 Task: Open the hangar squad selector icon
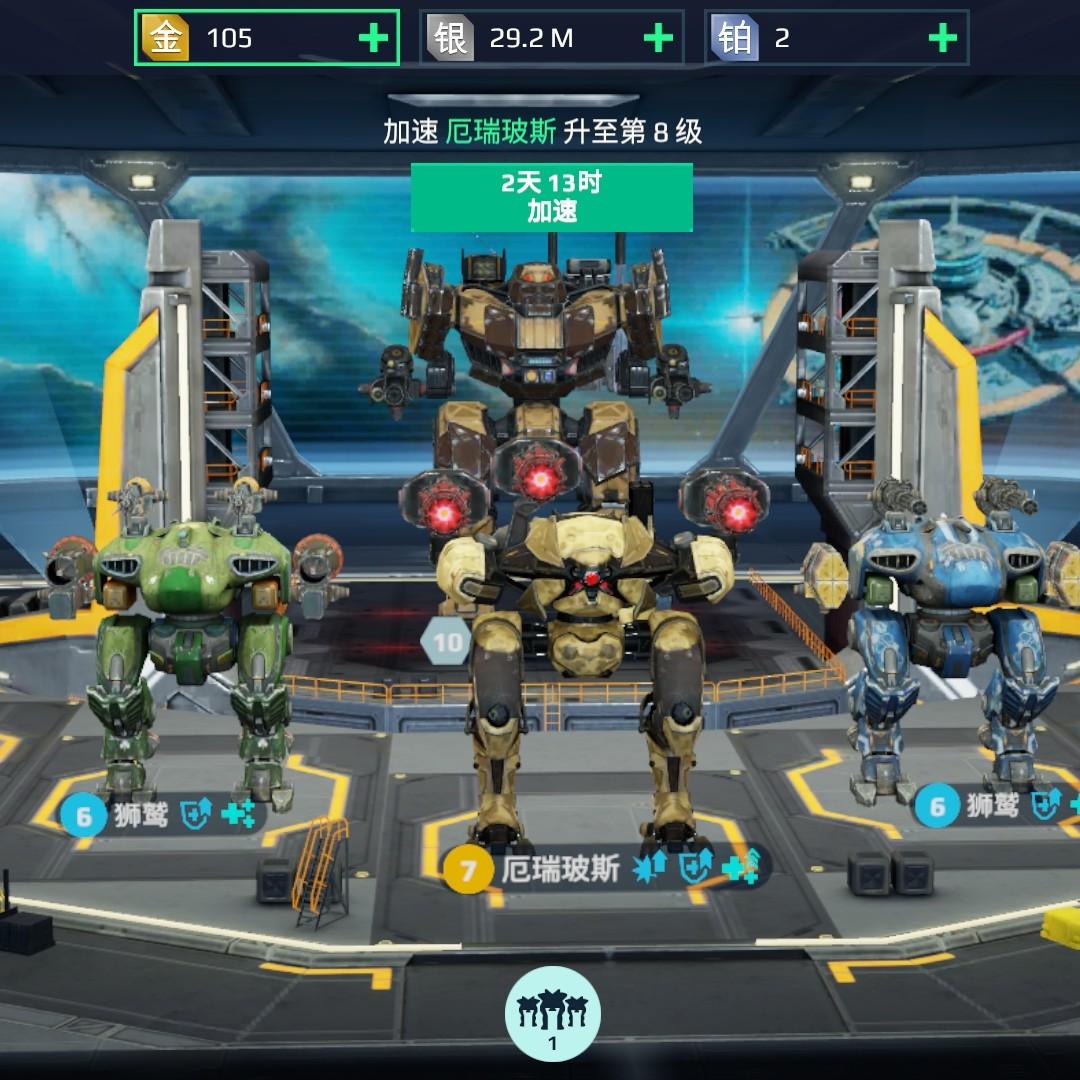(x=552, y=1013)
